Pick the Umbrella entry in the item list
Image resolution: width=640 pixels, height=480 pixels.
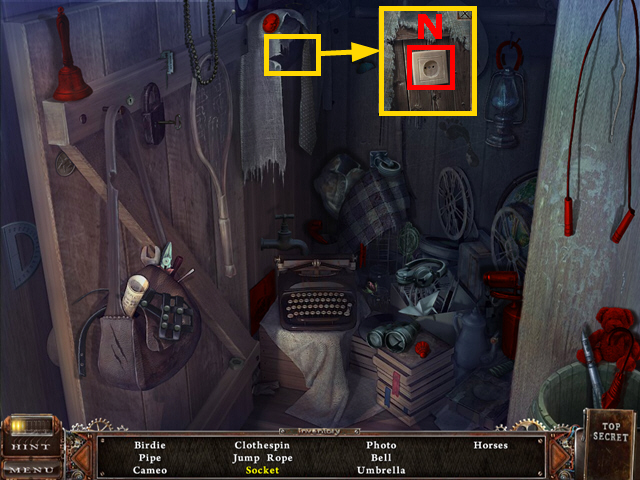pyautogui.click(x=381, y=470)
